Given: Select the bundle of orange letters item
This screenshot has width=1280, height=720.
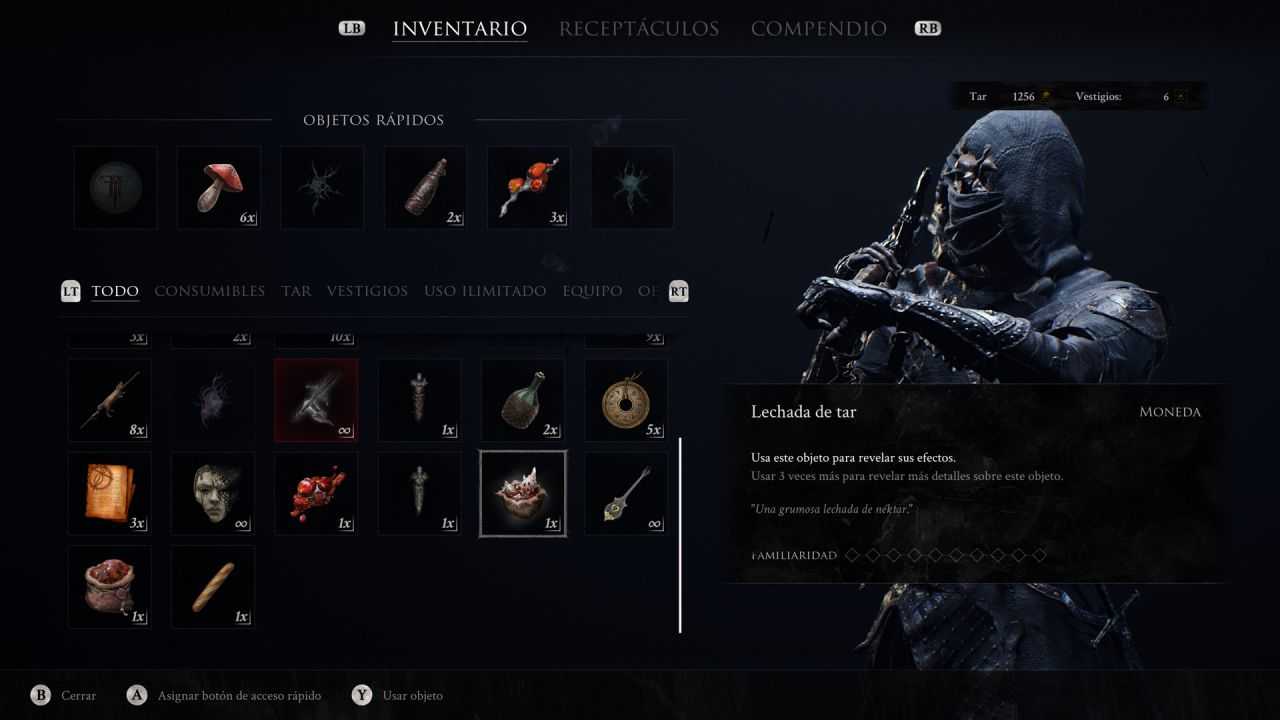Looking at the screenshot, I should pos(109,493).
